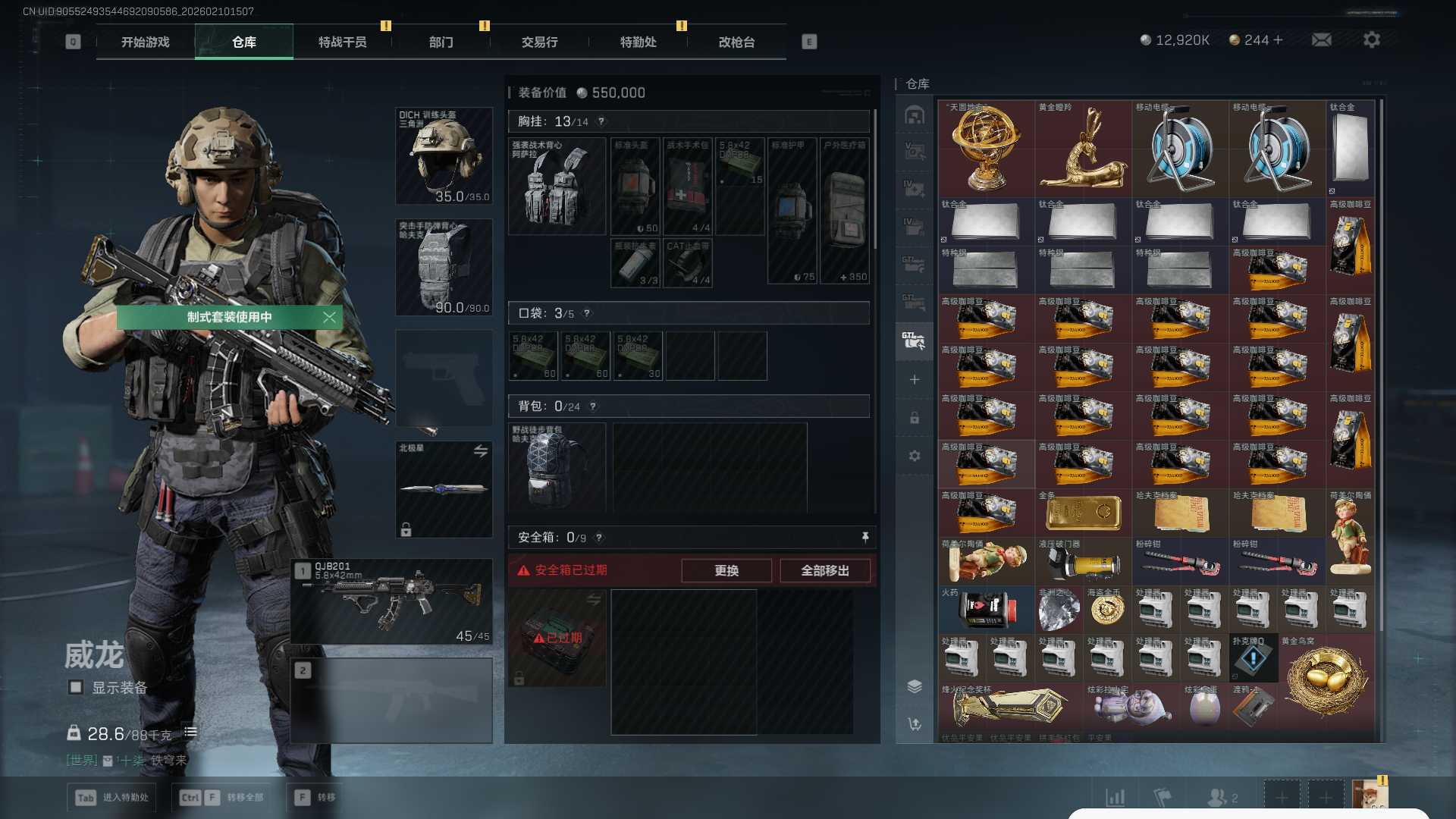Open the 部门 tab
Screen dimensions: 1456x819
(x=441, y=42)
